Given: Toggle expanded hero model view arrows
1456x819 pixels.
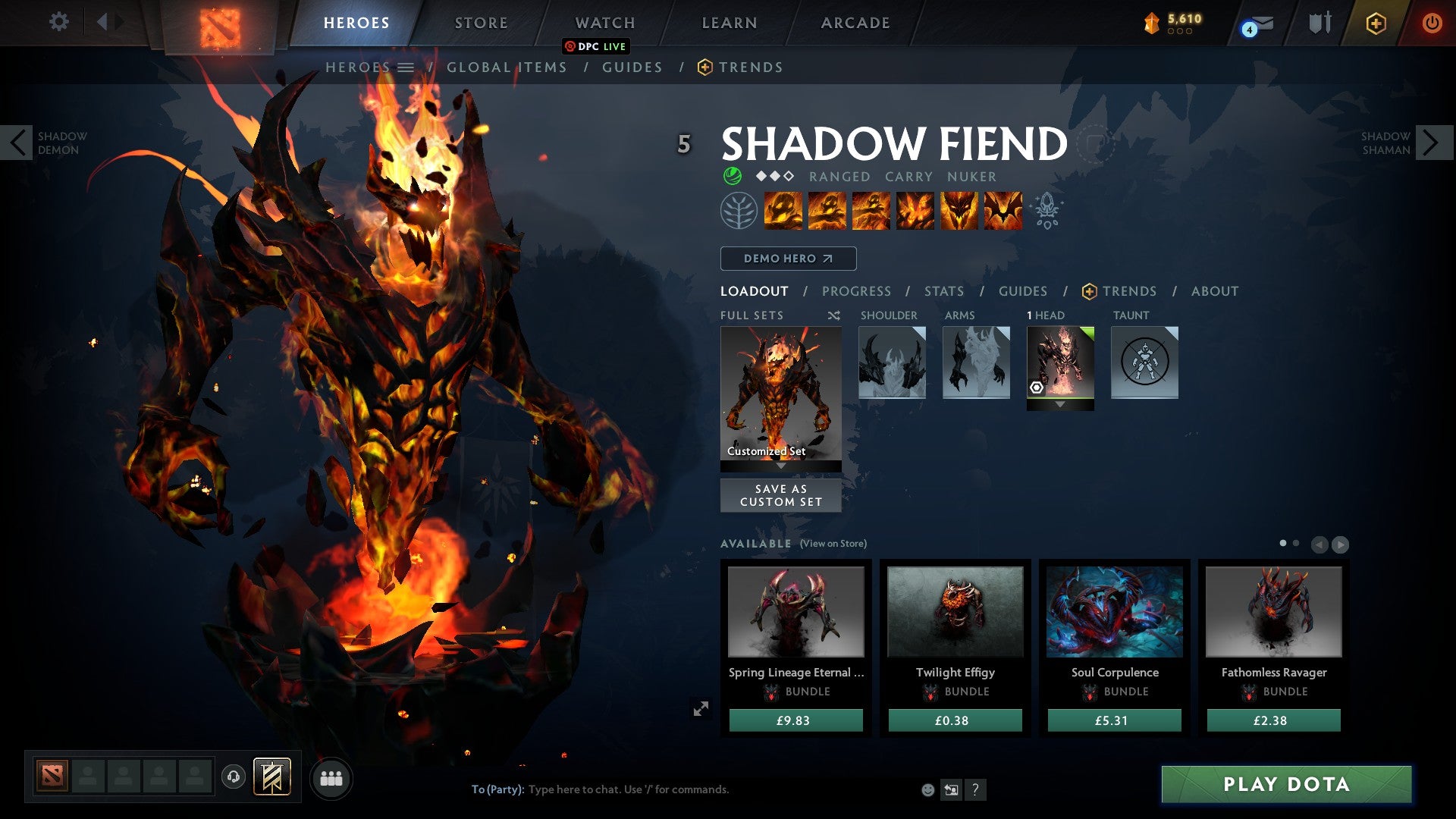Looking at the screenshot, I should click(x=701, y=707).
